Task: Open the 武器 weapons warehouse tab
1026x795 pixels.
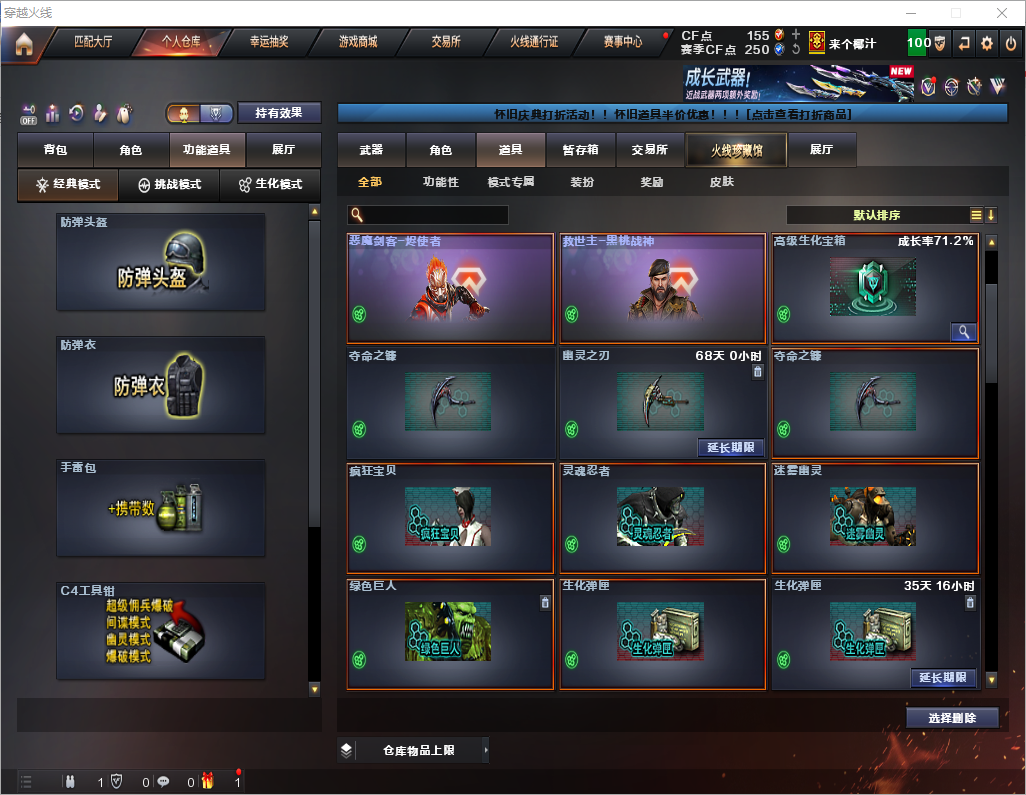Action: tap(371, 150)
